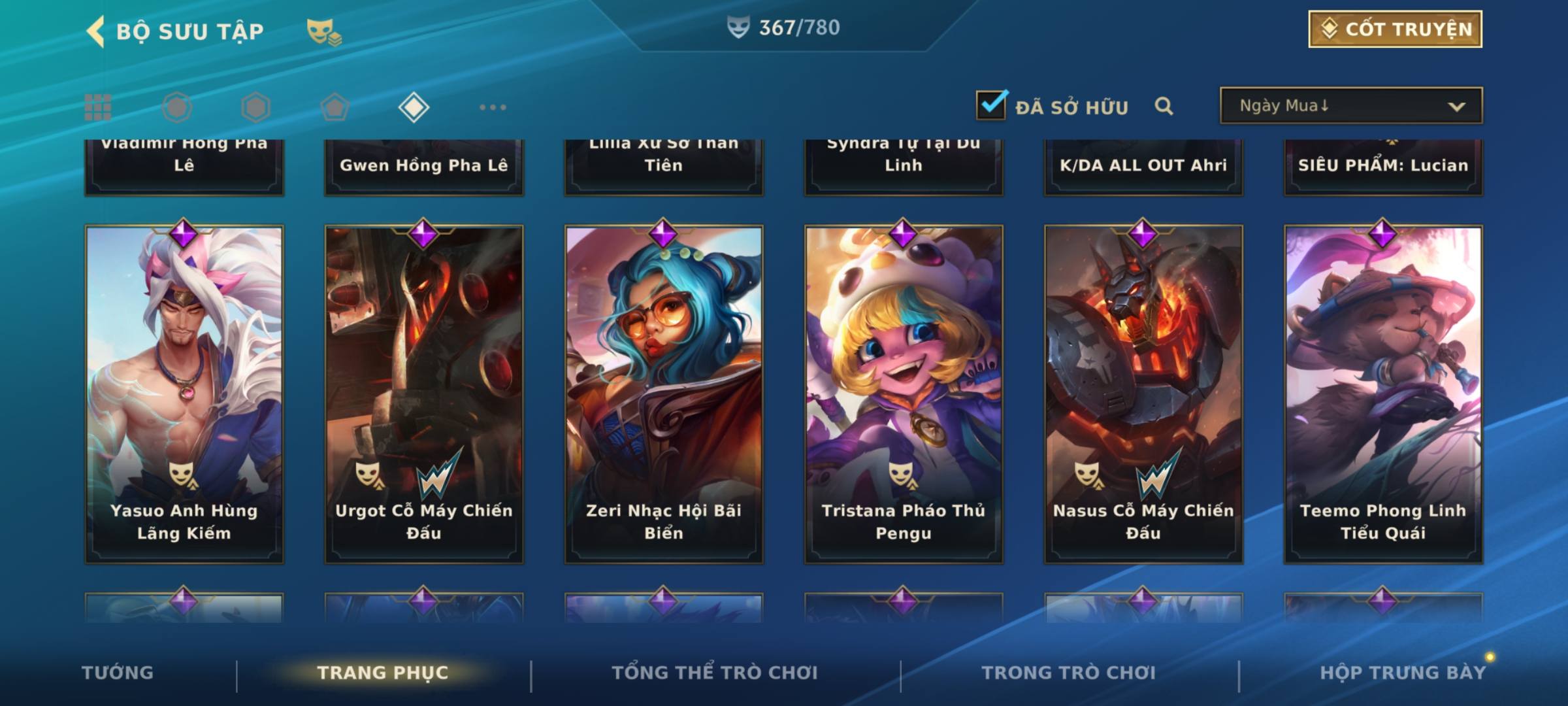
Task: Show more filters via three dots
Action: click(x=493, y=107)
